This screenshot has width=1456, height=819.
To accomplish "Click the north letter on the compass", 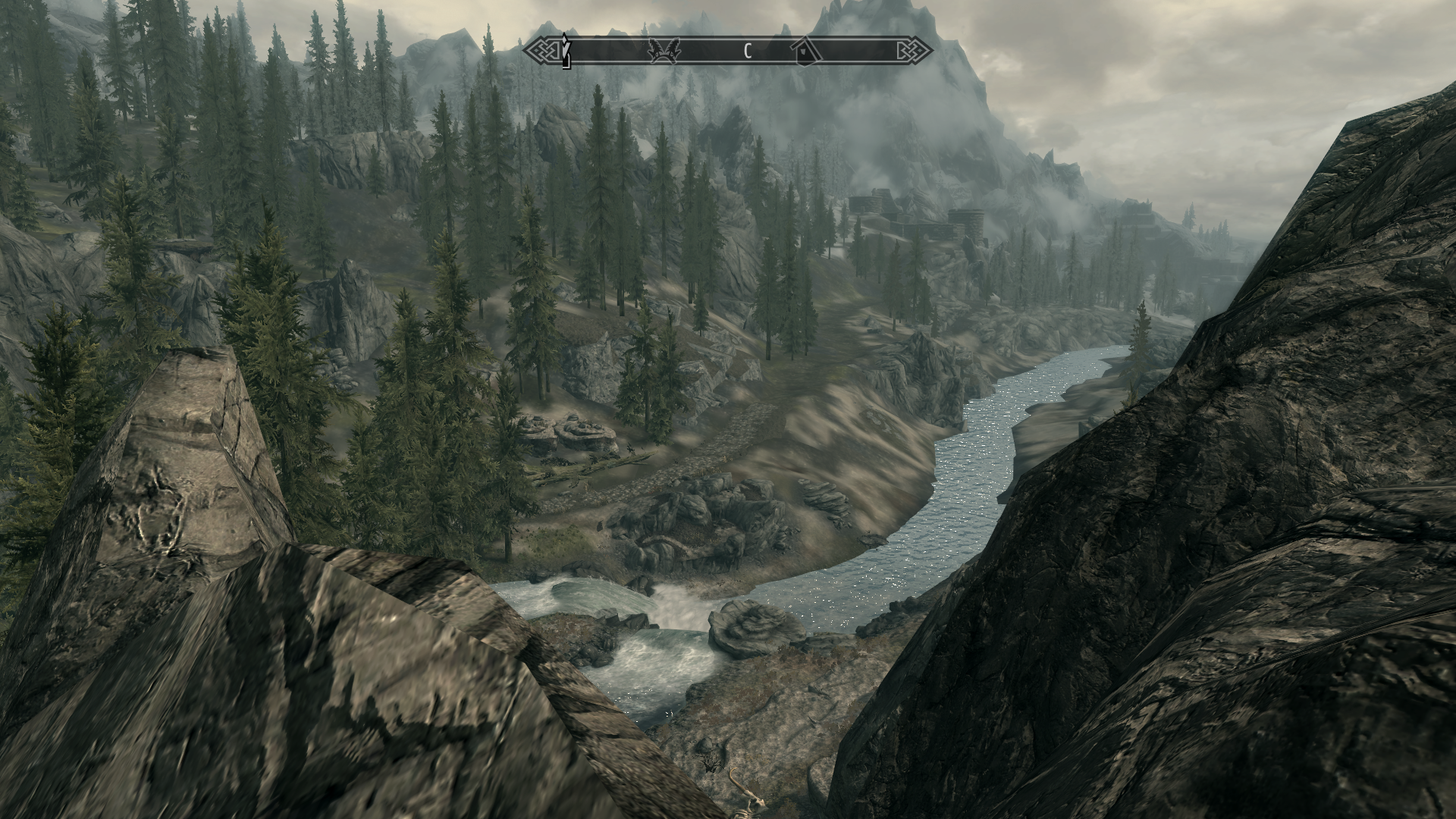I will coord(747,52).
